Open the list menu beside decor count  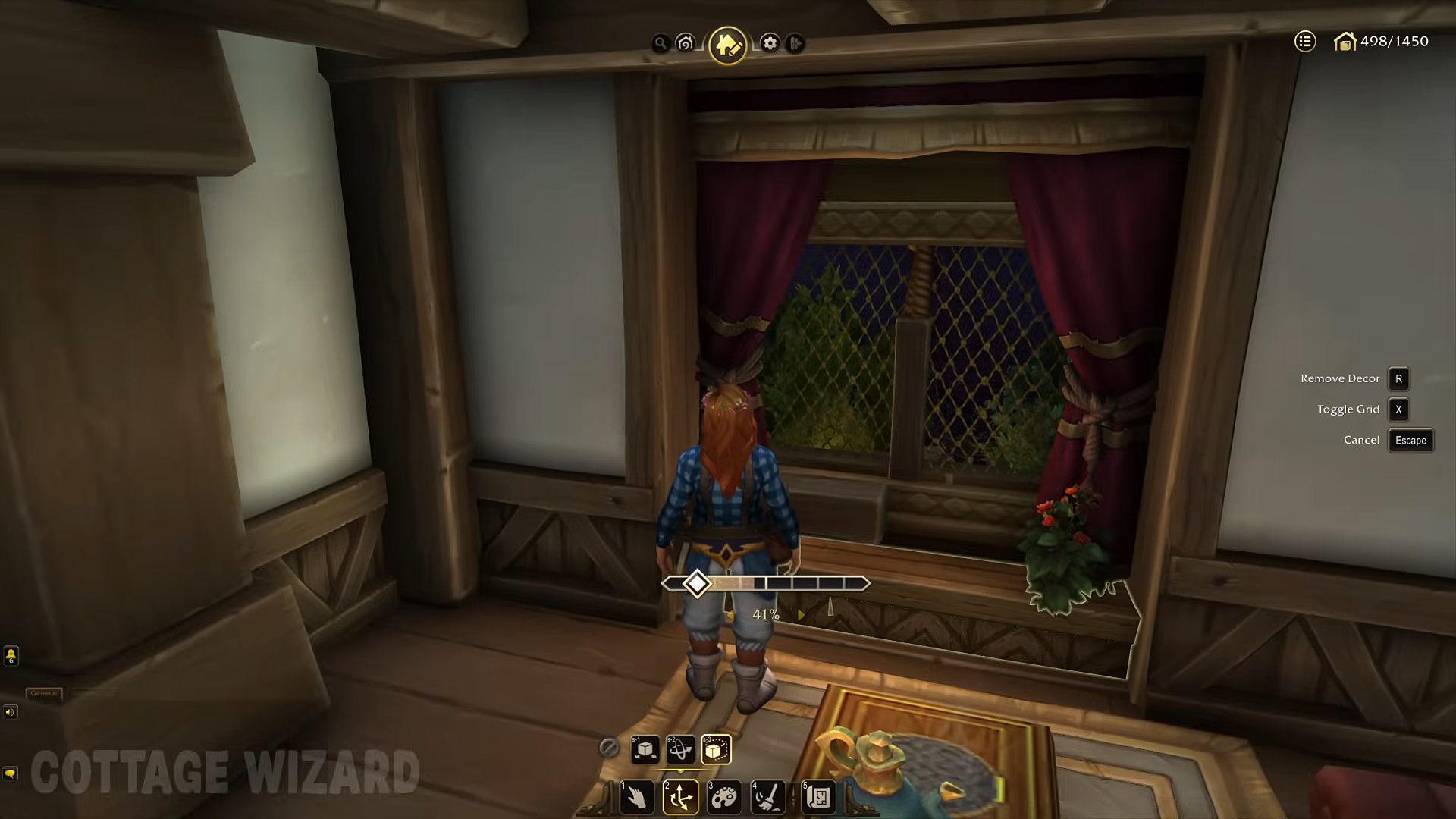[x=1304, y=42]
